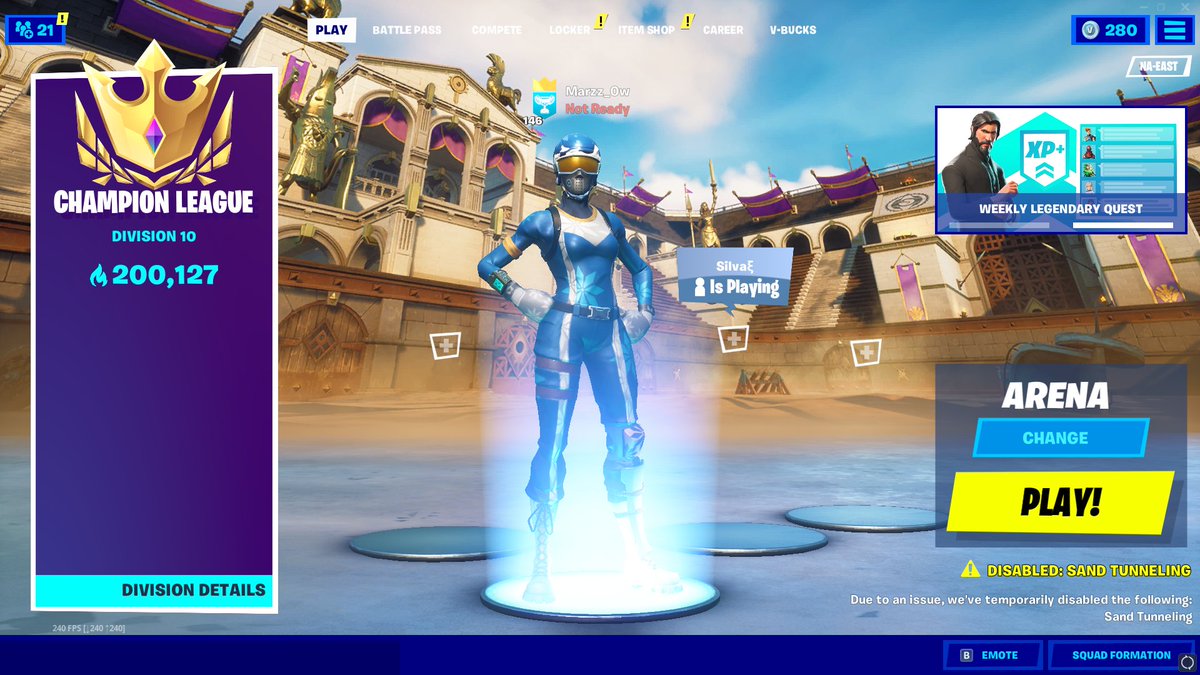Select the Career tab
Viewport: 1200px width, 675px height.
pyautogui.click(x=722, y=30)
